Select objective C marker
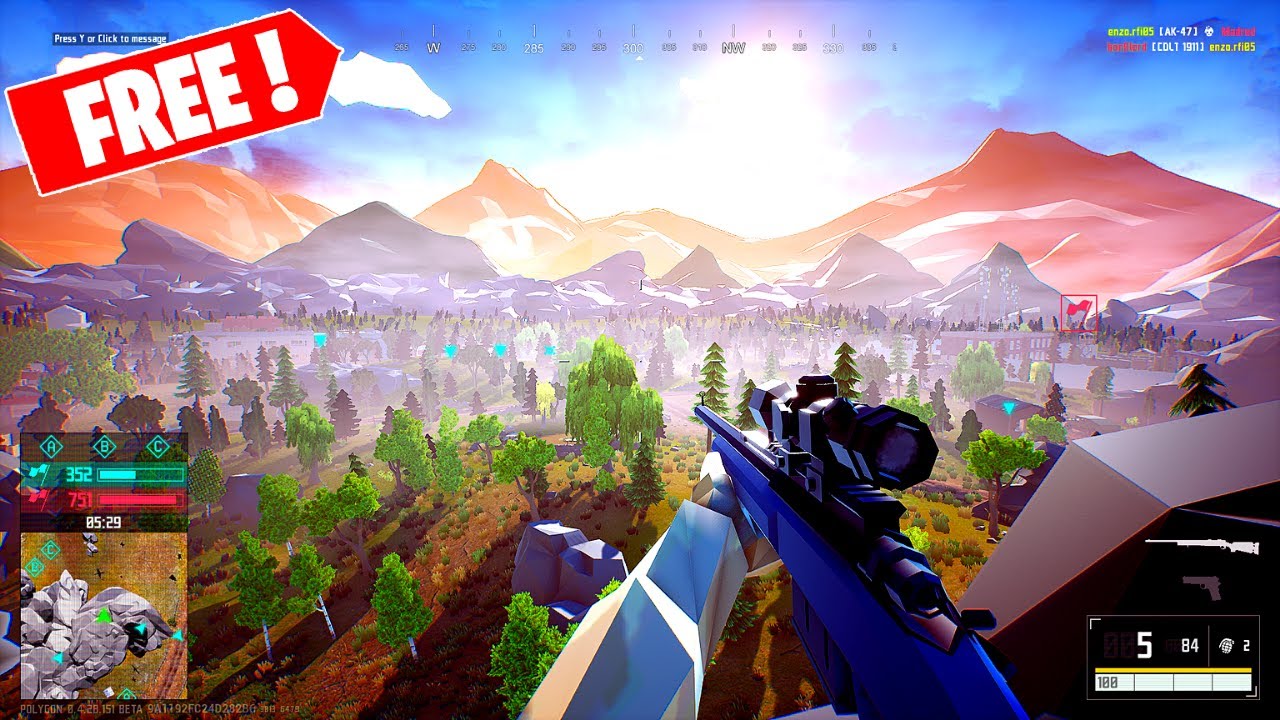The height and width of the screenshot is (720, 1280). (x=157, y=446)
